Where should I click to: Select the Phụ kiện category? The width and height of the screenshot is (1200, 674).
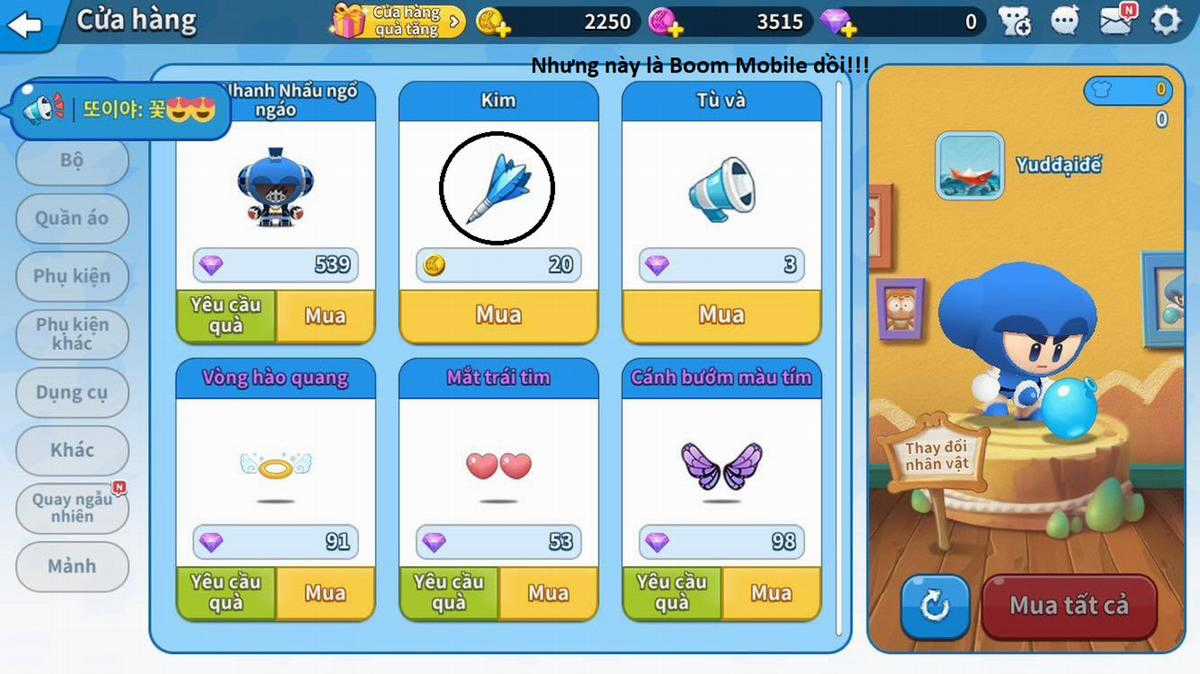pos(72,276)
